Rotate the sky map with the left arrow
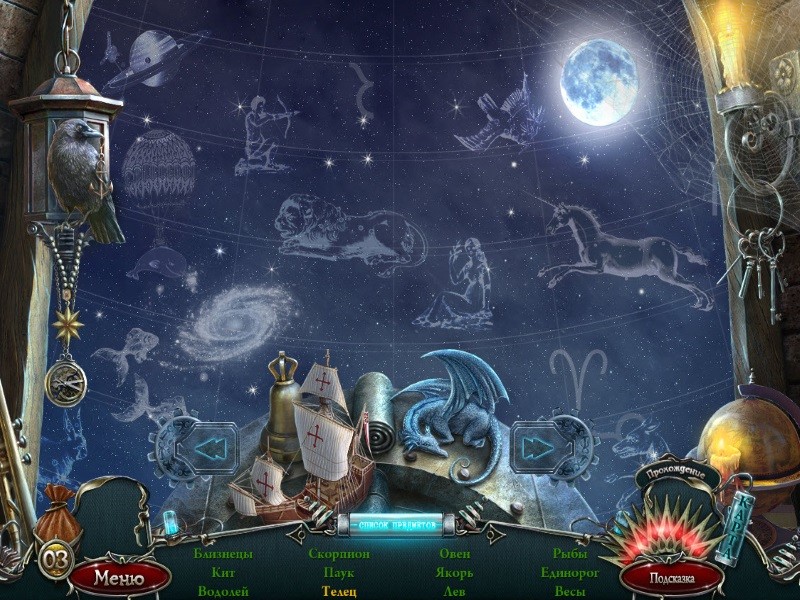The image size is (800, 600). 209,448
